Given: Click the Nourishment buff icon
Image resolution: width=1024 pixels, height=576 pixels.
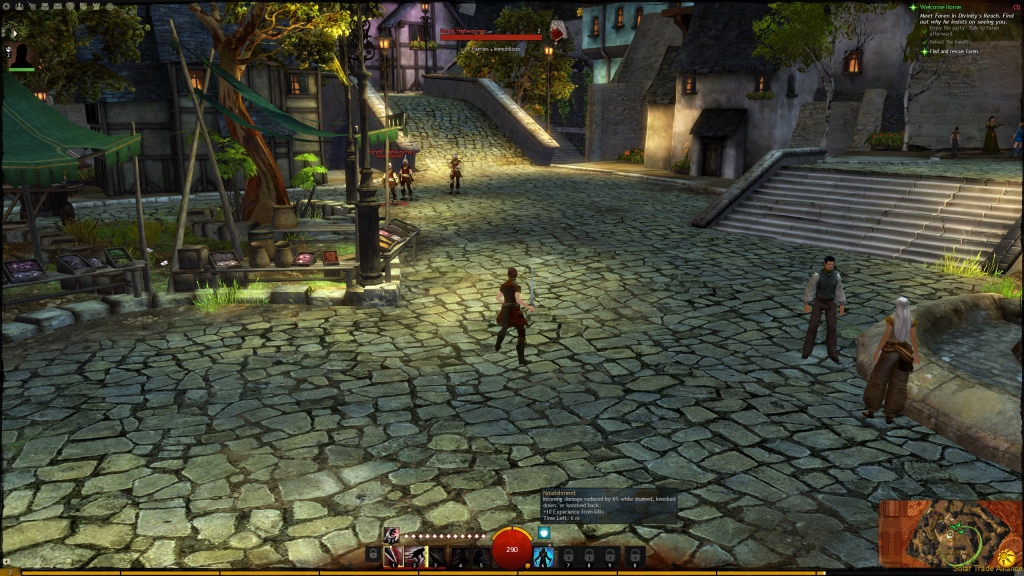Looking at the screenshot, I should tap(544, 533).
